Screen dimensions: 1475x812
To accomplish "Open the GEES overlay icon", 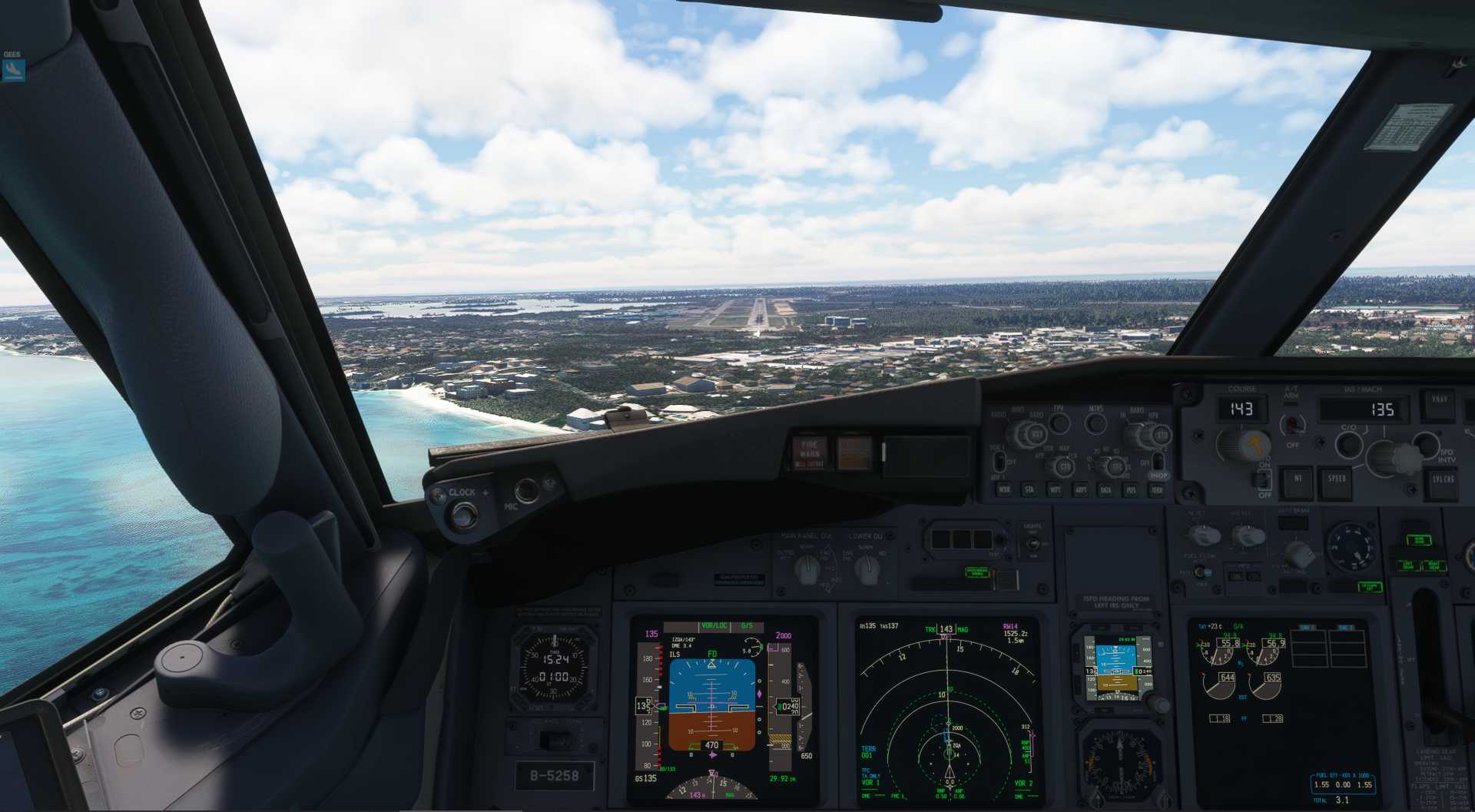I will pos(13,69).
